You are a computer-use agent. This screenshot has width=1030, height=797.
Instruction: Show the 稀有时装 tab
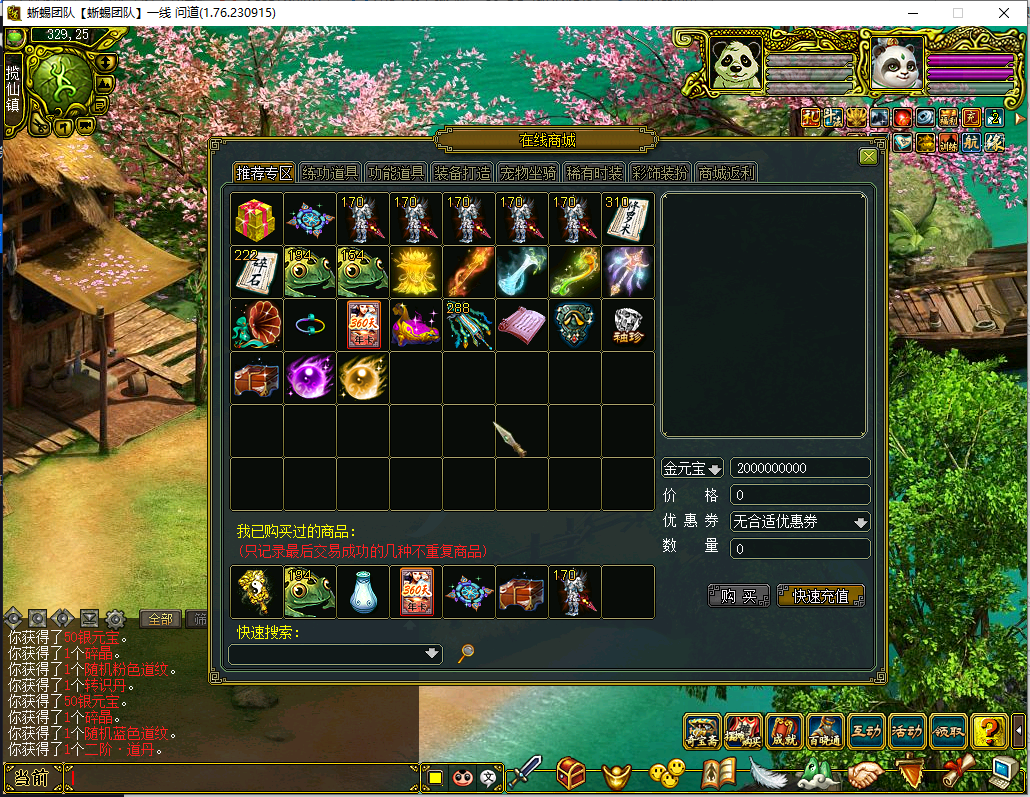point(594,173)
